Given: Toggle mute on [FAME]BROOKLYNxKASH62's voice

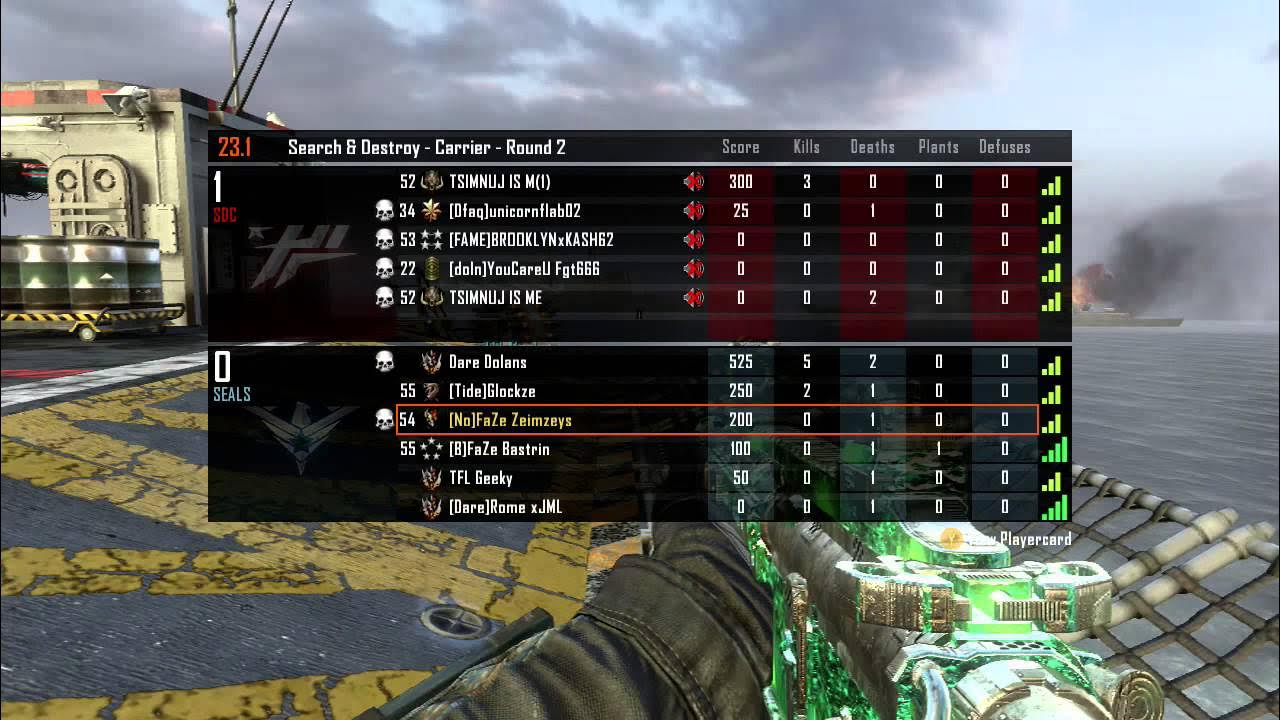Looking at the screenshot, I should click(x=692, y=240).
